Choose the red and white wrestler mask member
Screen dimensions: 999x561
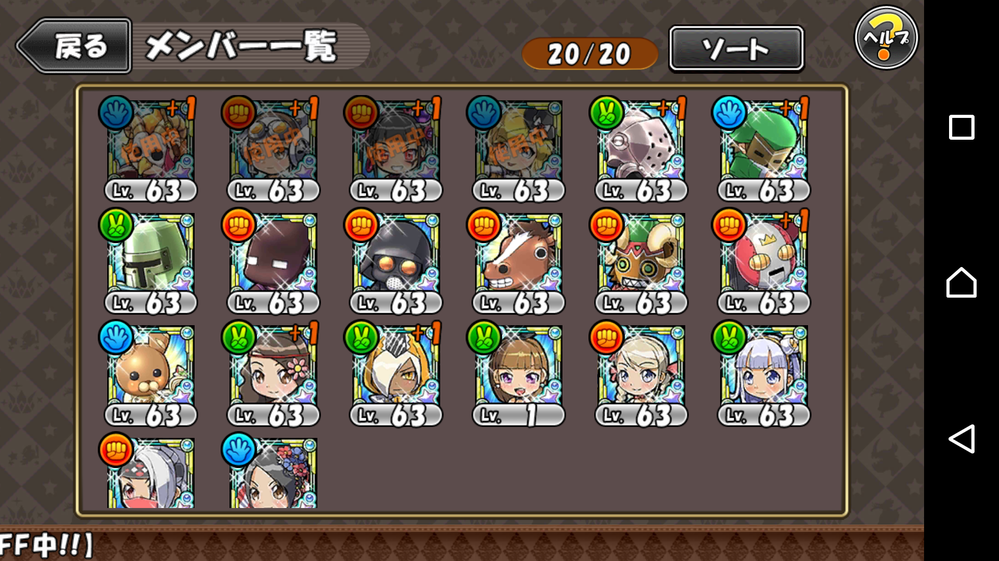[763, 258]
